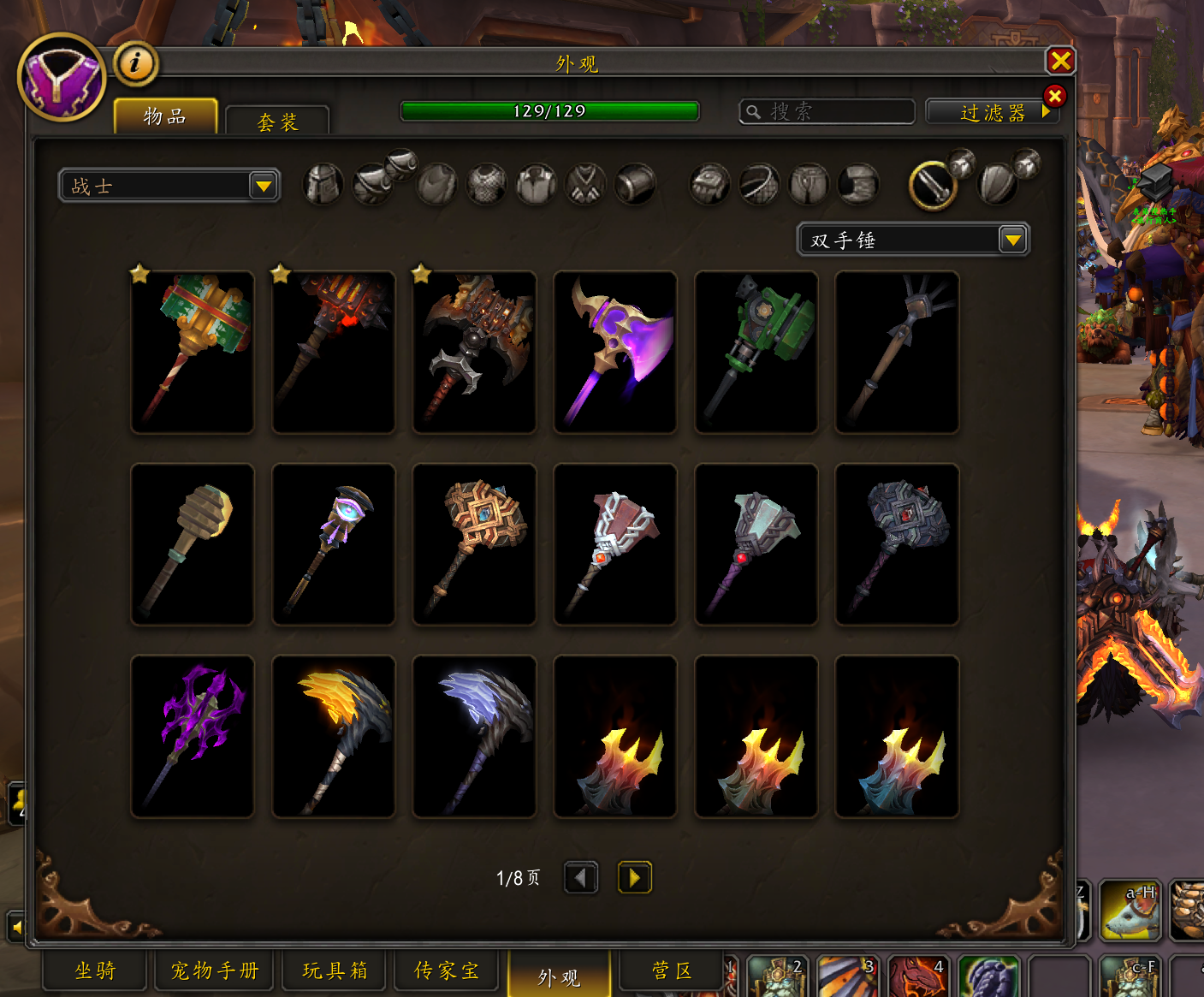
Task: Select the helmet slot icon
Action: [323, 184]
